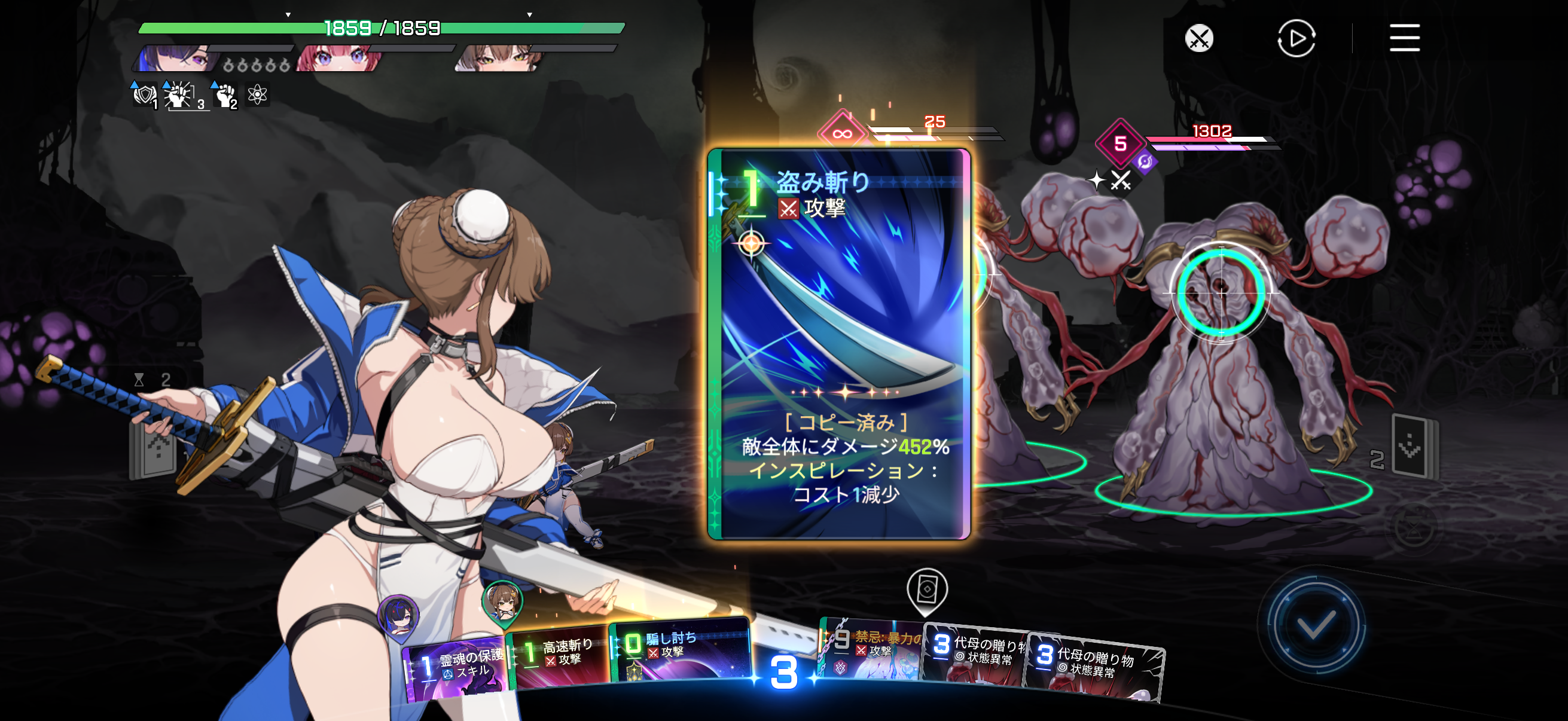Target the enemy with the cyan reticle
1568x721 pixels.
click(x=1221, y=294)
